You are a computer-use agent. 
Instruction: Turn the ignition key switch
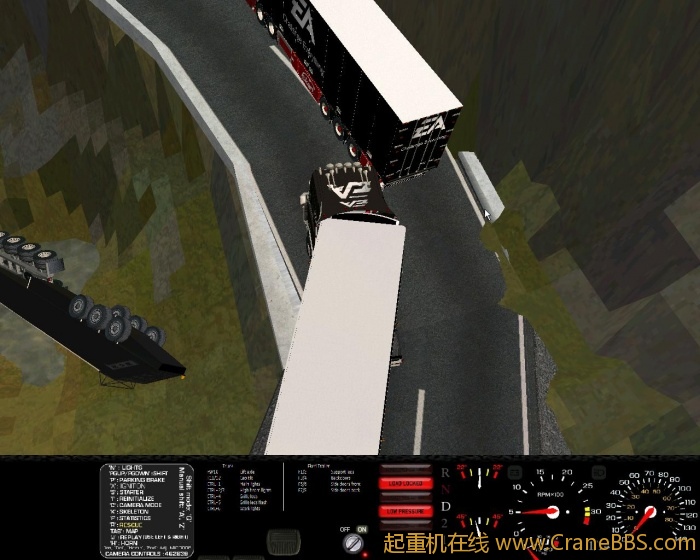pos(353,543)
